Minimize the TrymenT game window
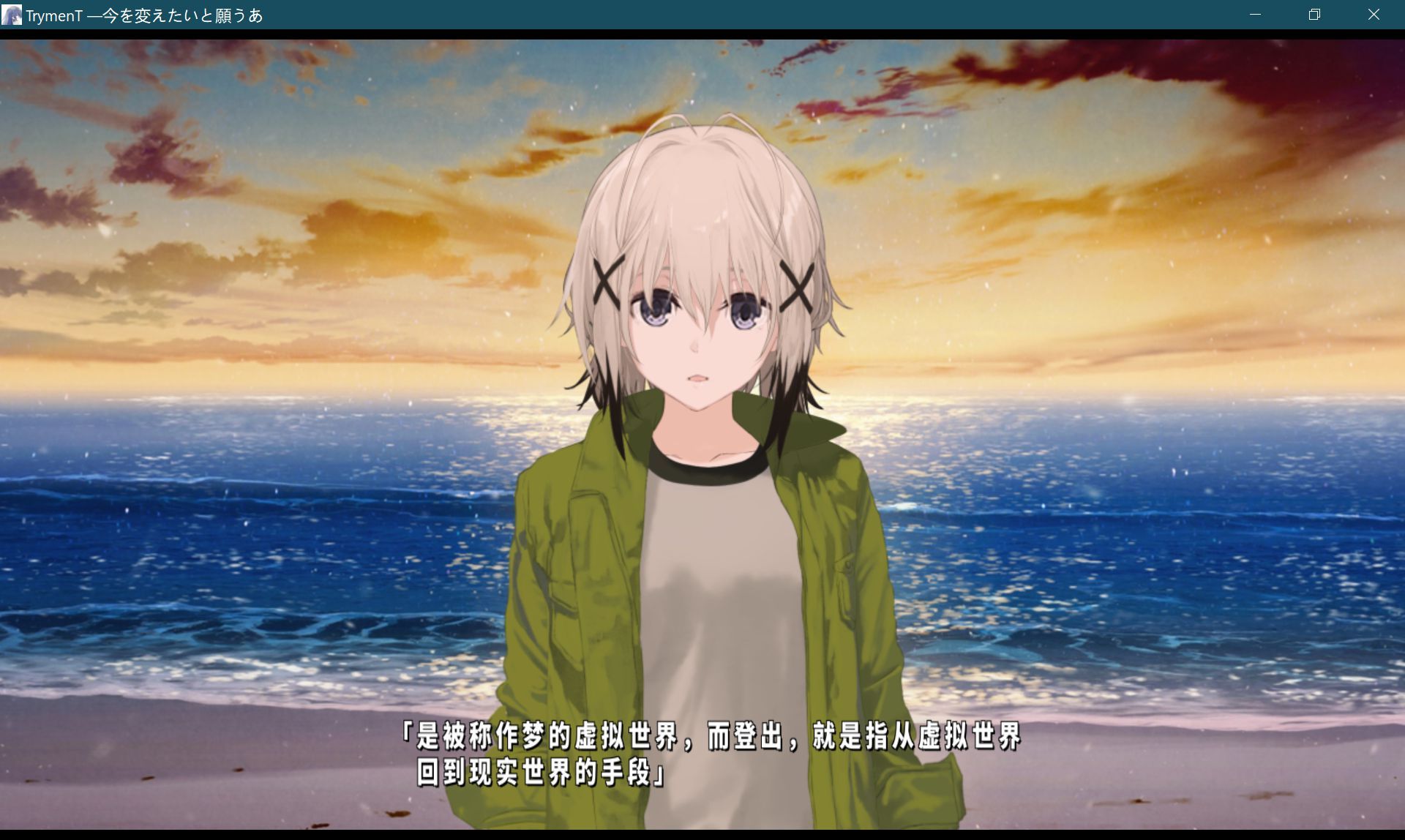 1256,15
